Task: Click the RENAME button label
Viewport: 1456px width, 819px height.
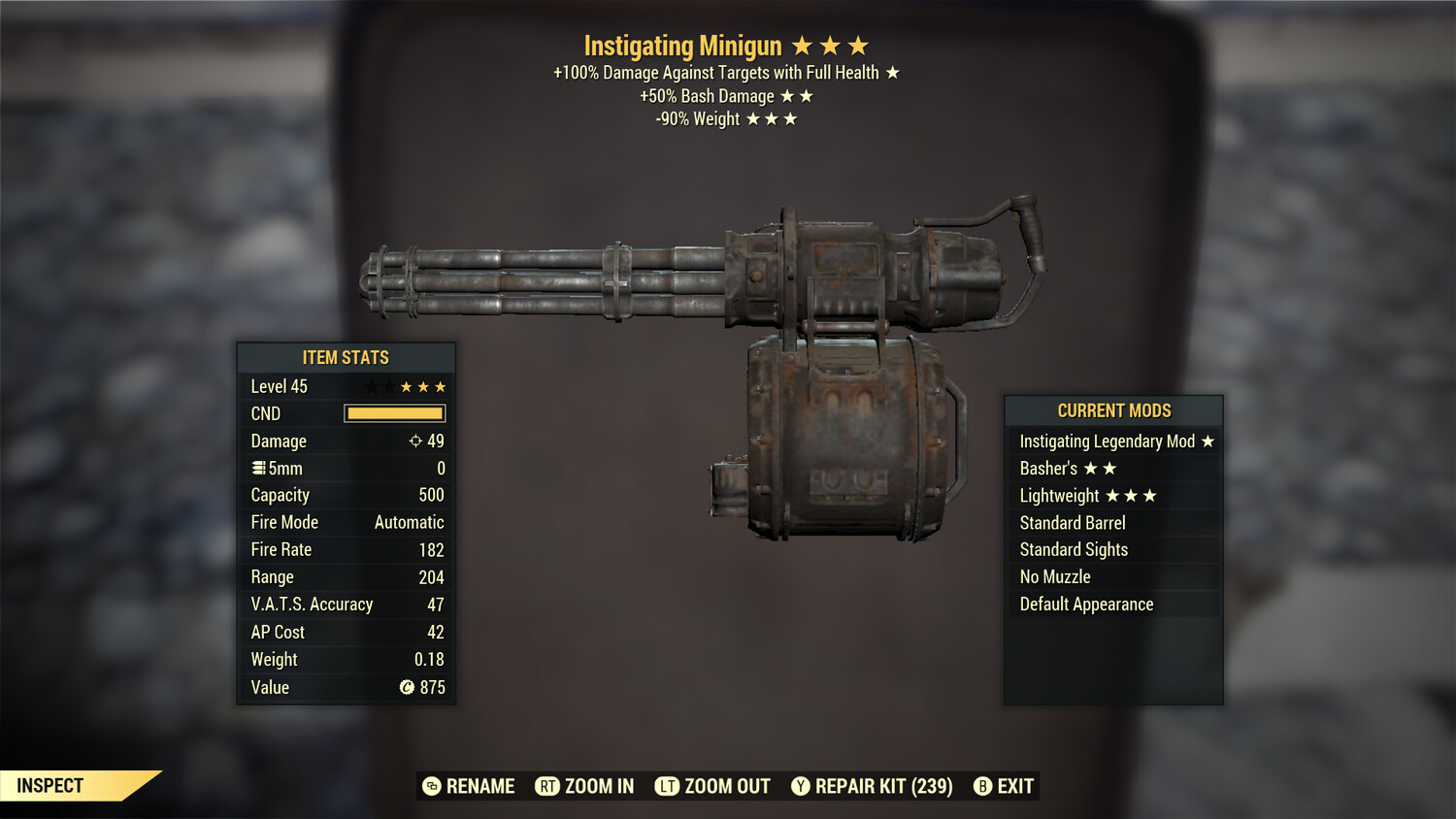Action: coord(480,786)
